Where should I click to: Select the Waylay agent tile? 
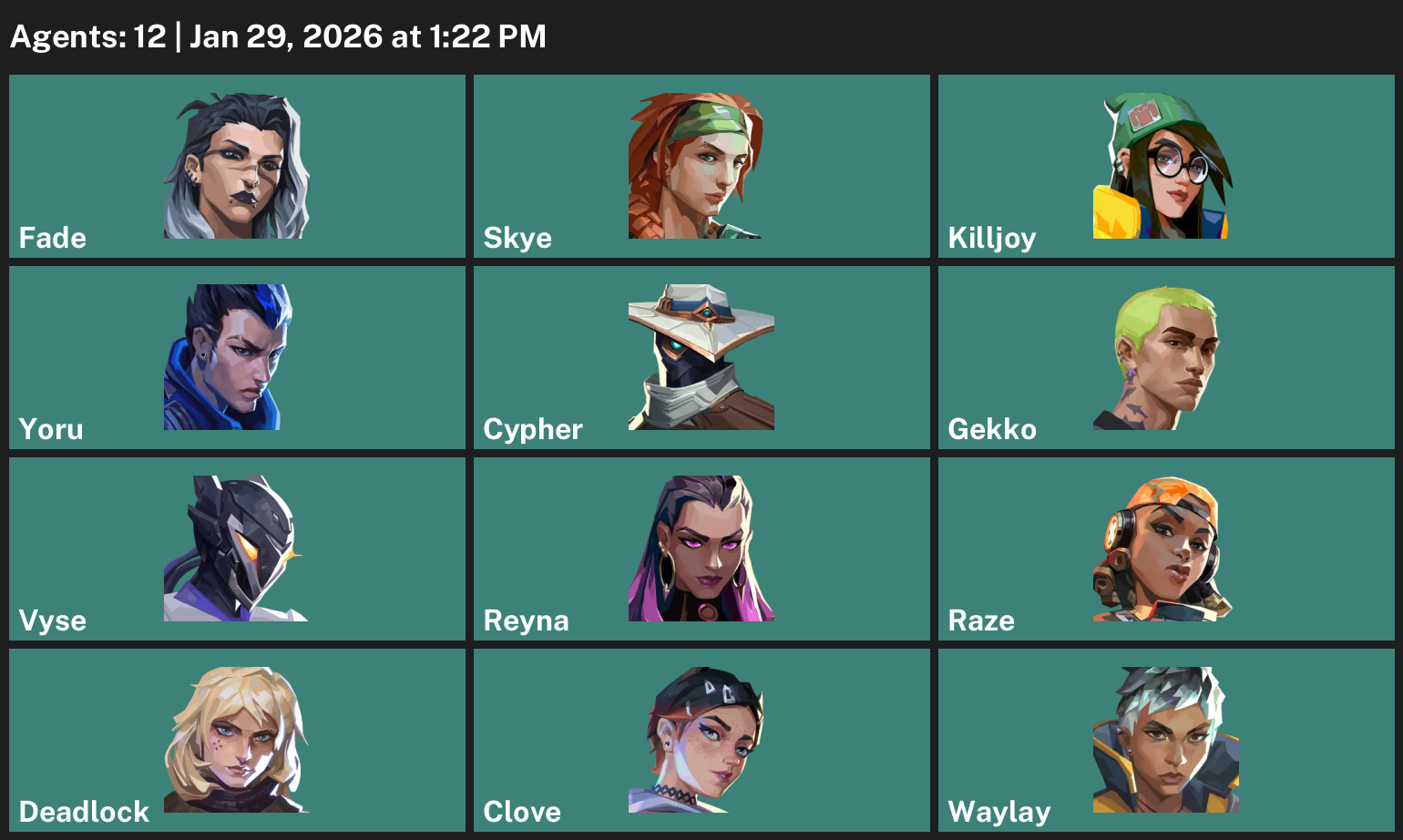(1166, 740)
